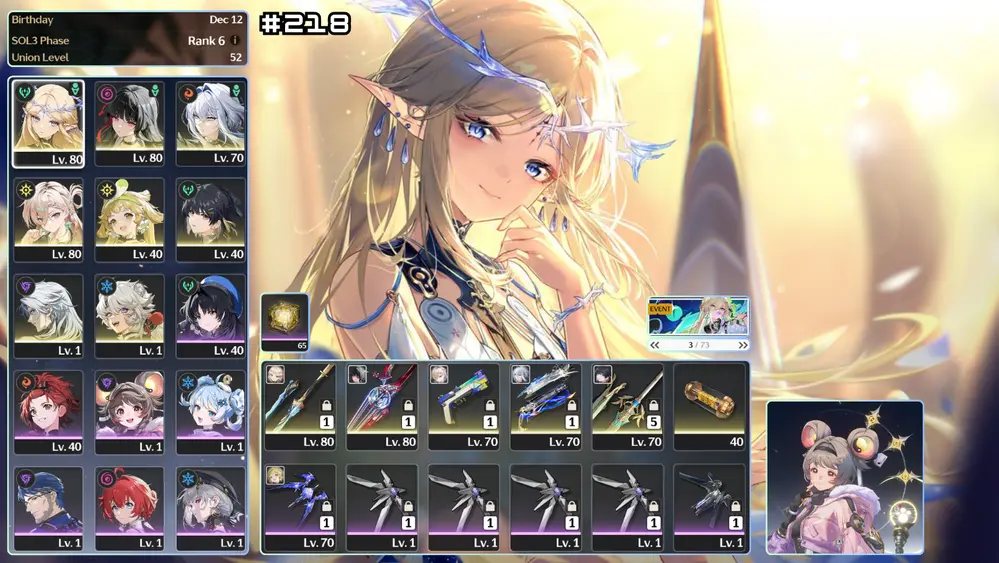Select the dark blue Lv. 1 weapon
999x563 pixels.
(709, 507)
